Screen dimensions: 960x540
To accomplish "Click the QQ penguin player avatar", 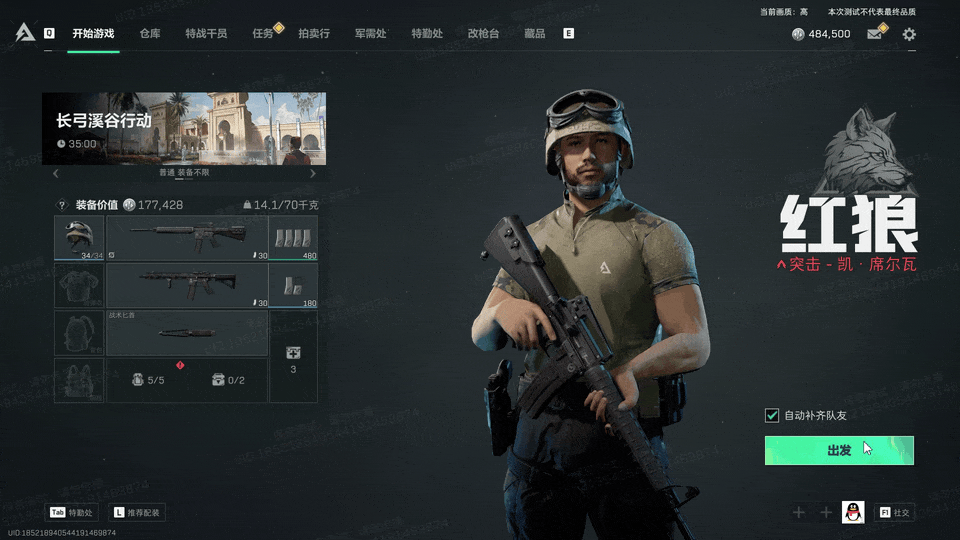I will pyautogui.click(x=853, y=512).
